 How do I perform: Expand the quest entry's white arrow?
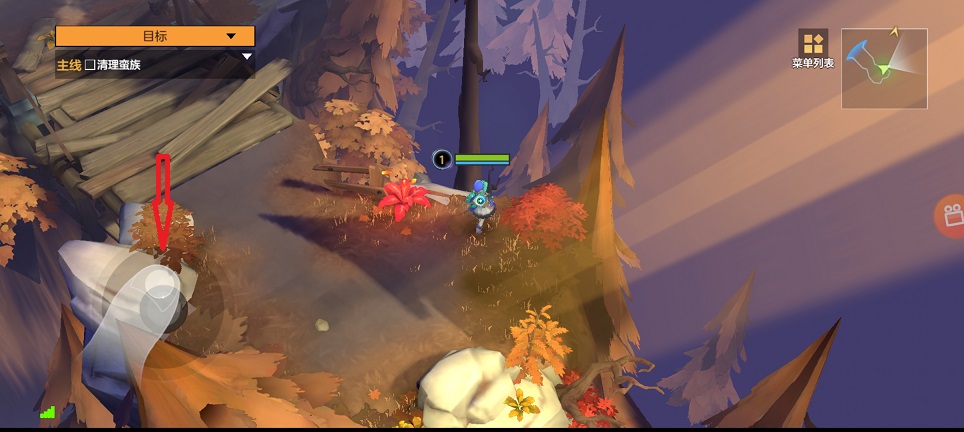247,57
